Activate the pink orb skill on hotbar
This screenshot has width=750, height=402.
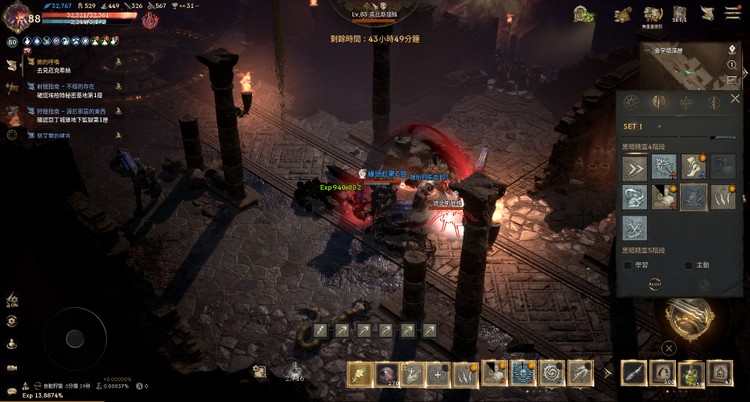tap(387, 374)
